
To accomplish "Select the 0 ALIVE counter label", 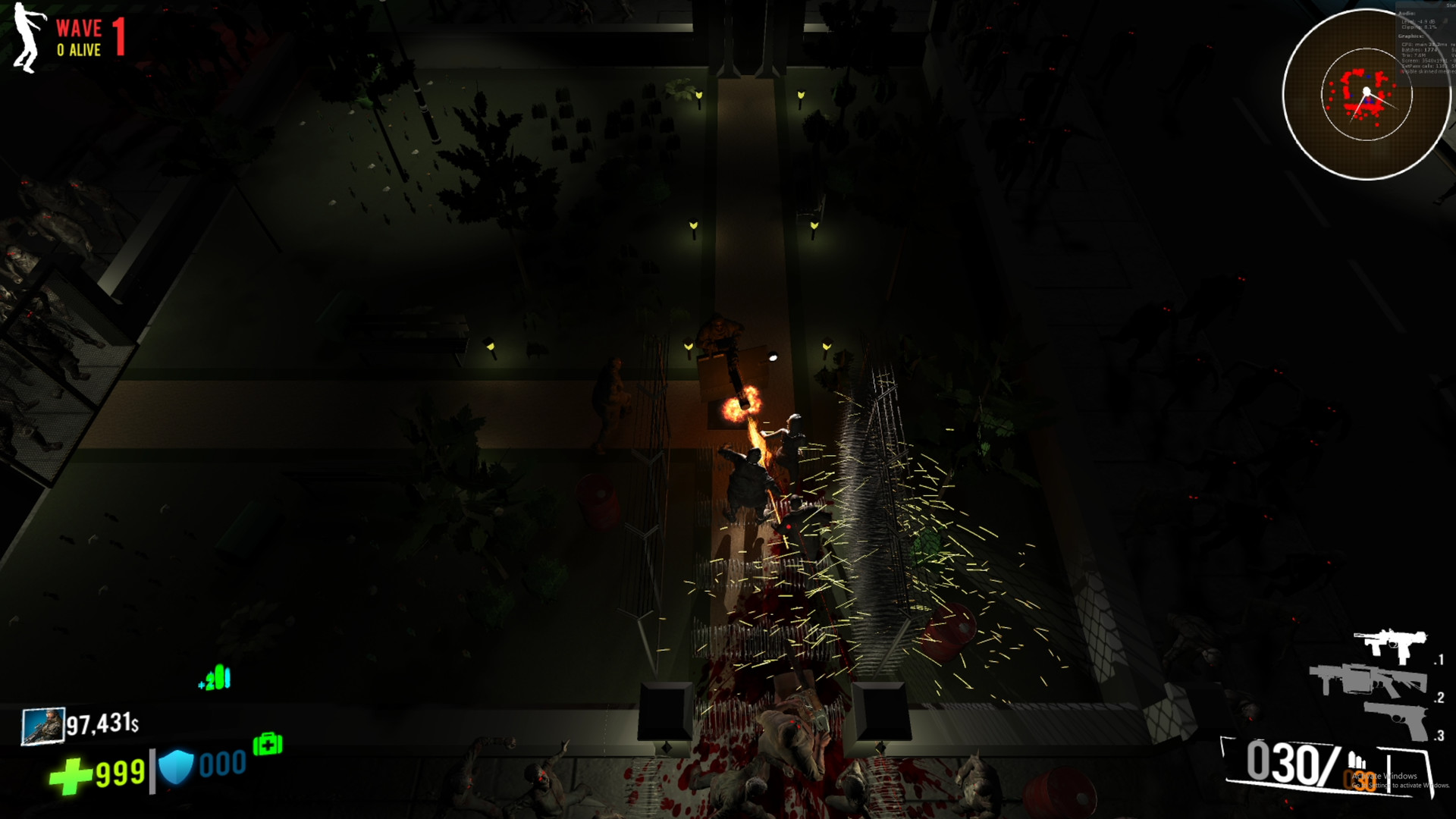I will (78, 51).
